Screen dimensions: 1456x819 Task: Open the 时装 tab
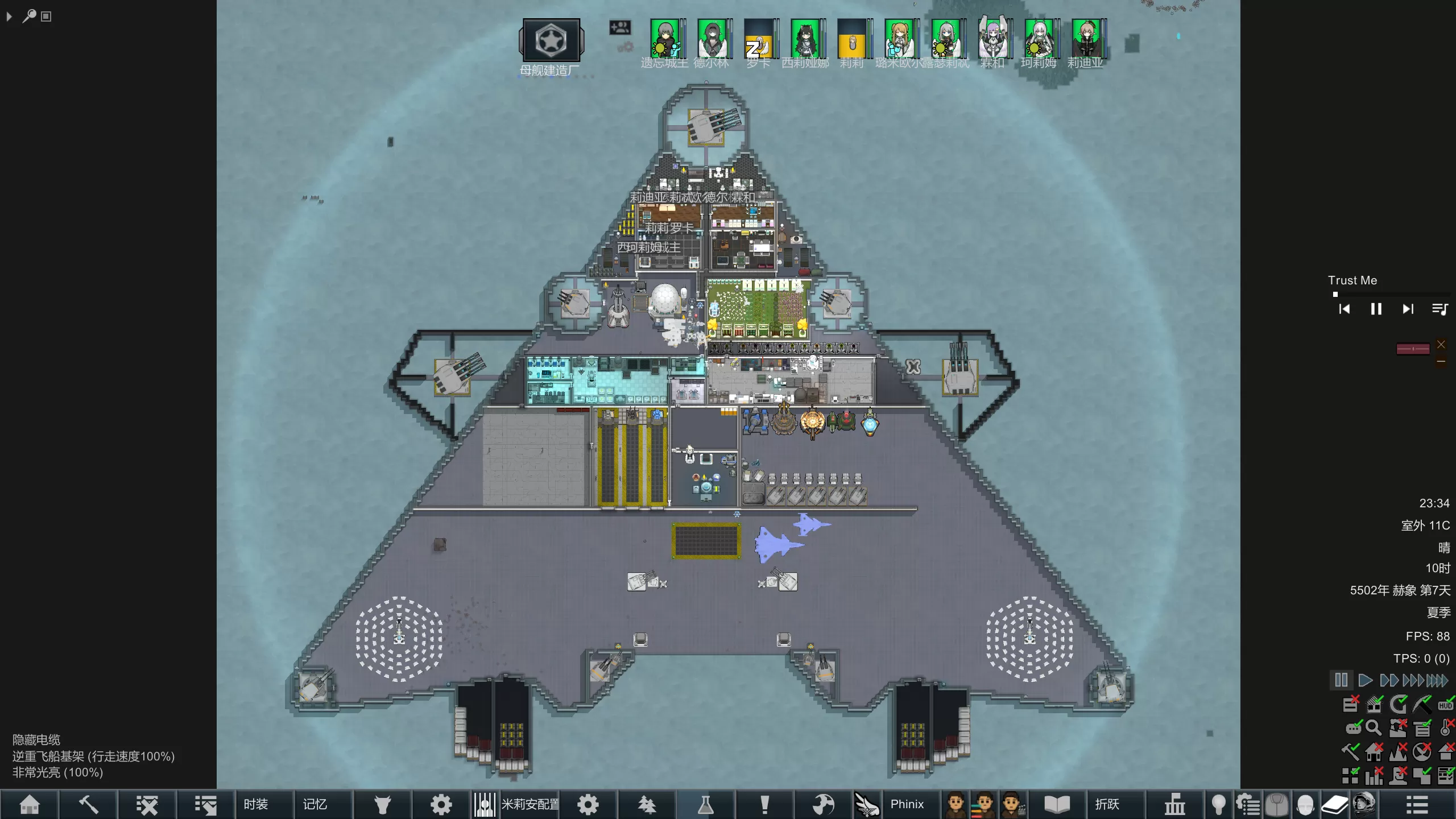click(x=255, y=804)
